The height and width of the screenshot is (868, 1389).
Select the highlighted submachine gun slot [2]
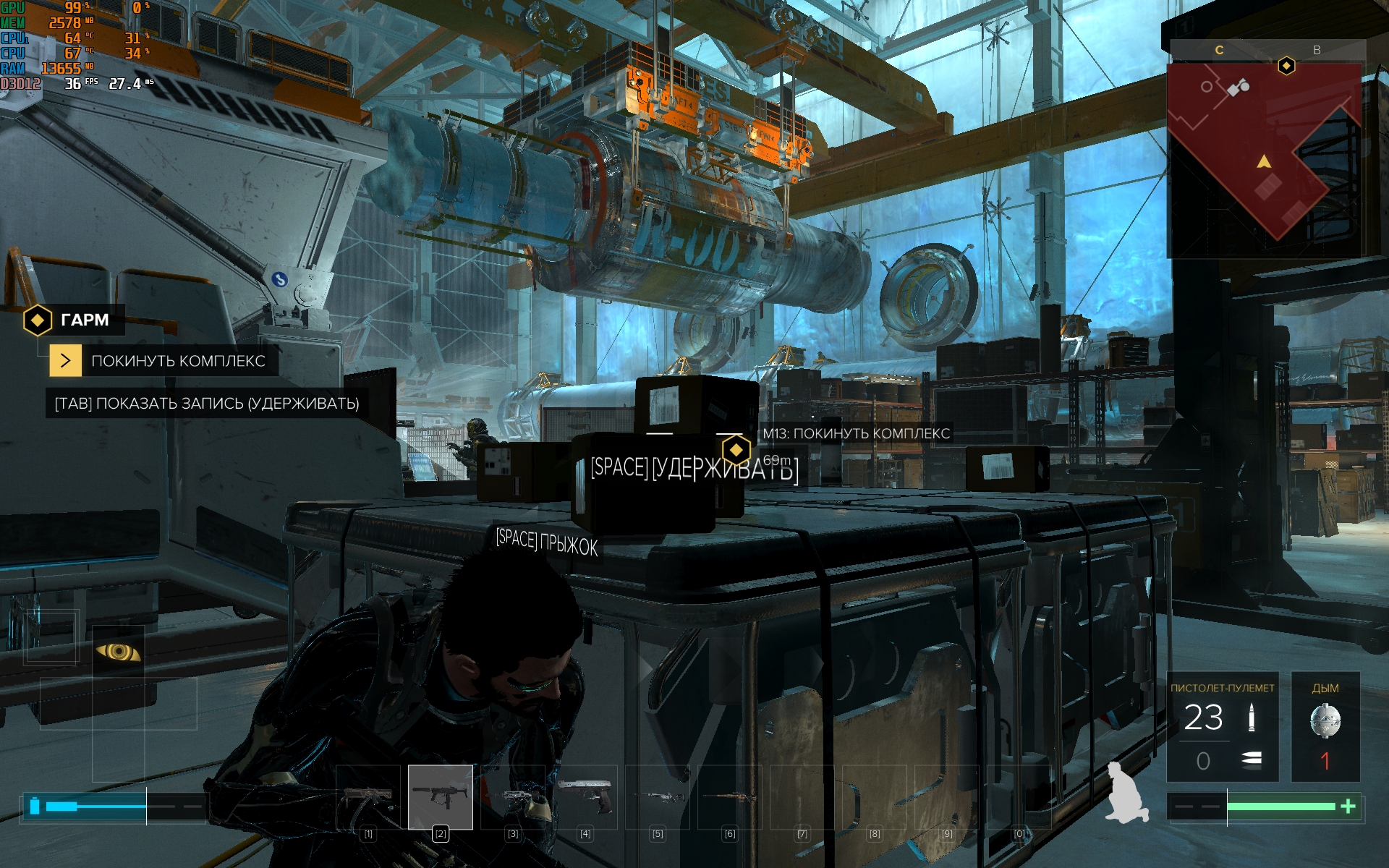pos(441,797)
